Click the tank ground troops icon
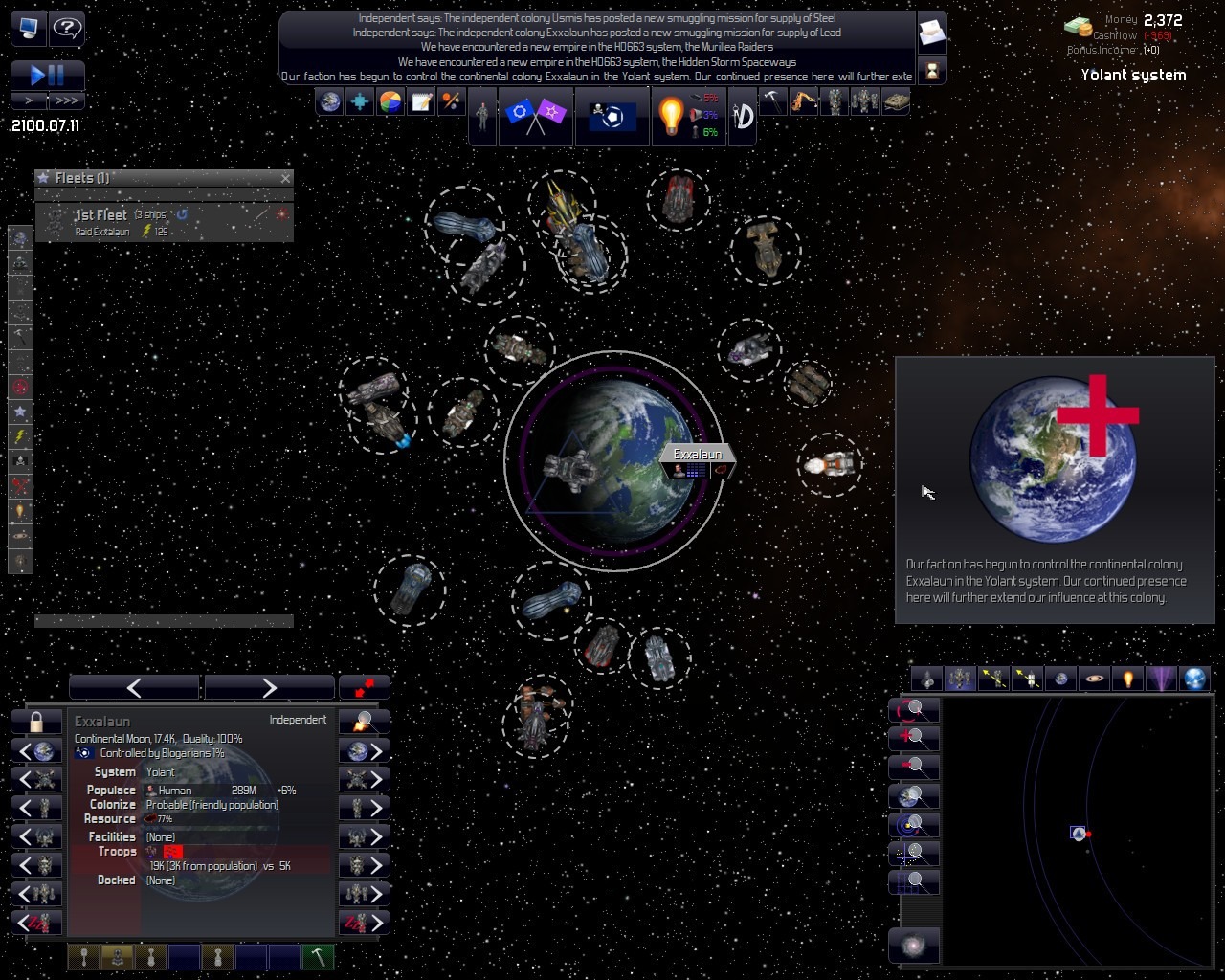The height and width of the screenshot is (980, 1225). 896,101
